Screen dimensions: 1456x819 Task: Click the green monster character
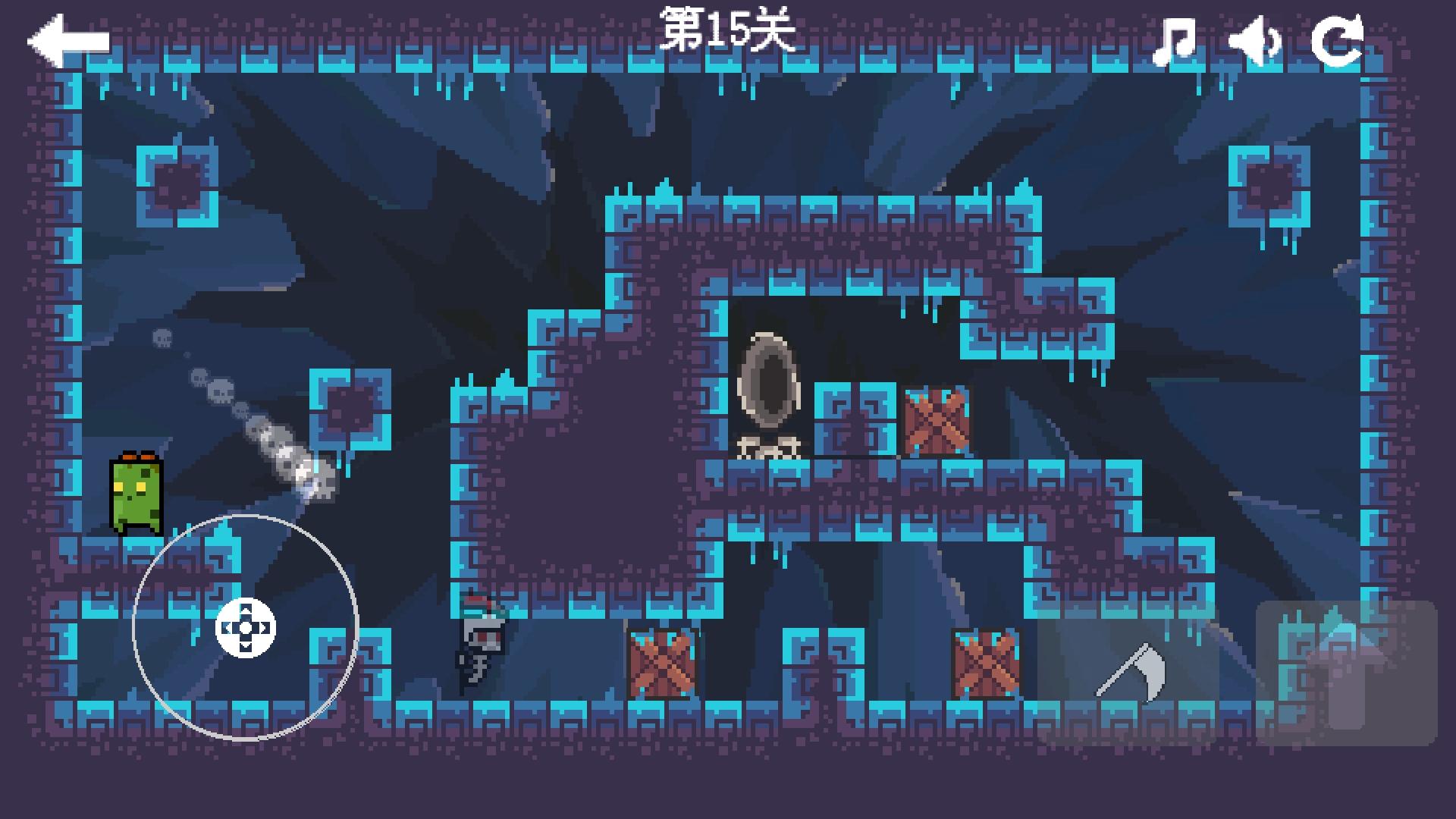[x=136, y=493]
